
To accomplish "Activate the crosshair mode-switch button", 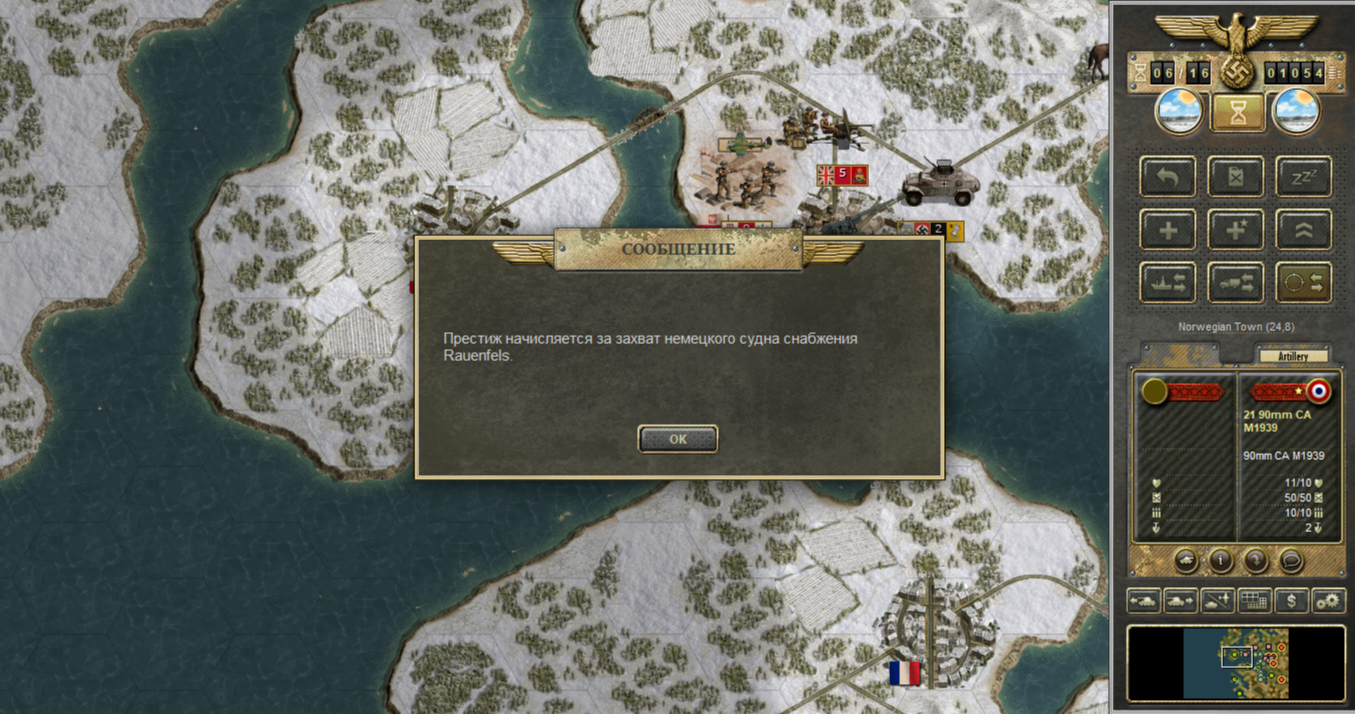I will click(1304, 283).
